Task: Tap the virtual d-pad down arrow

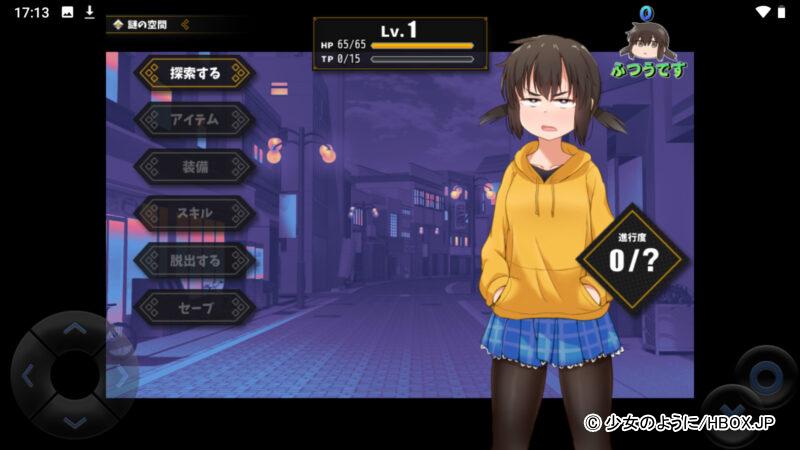Action: [75, 422]
